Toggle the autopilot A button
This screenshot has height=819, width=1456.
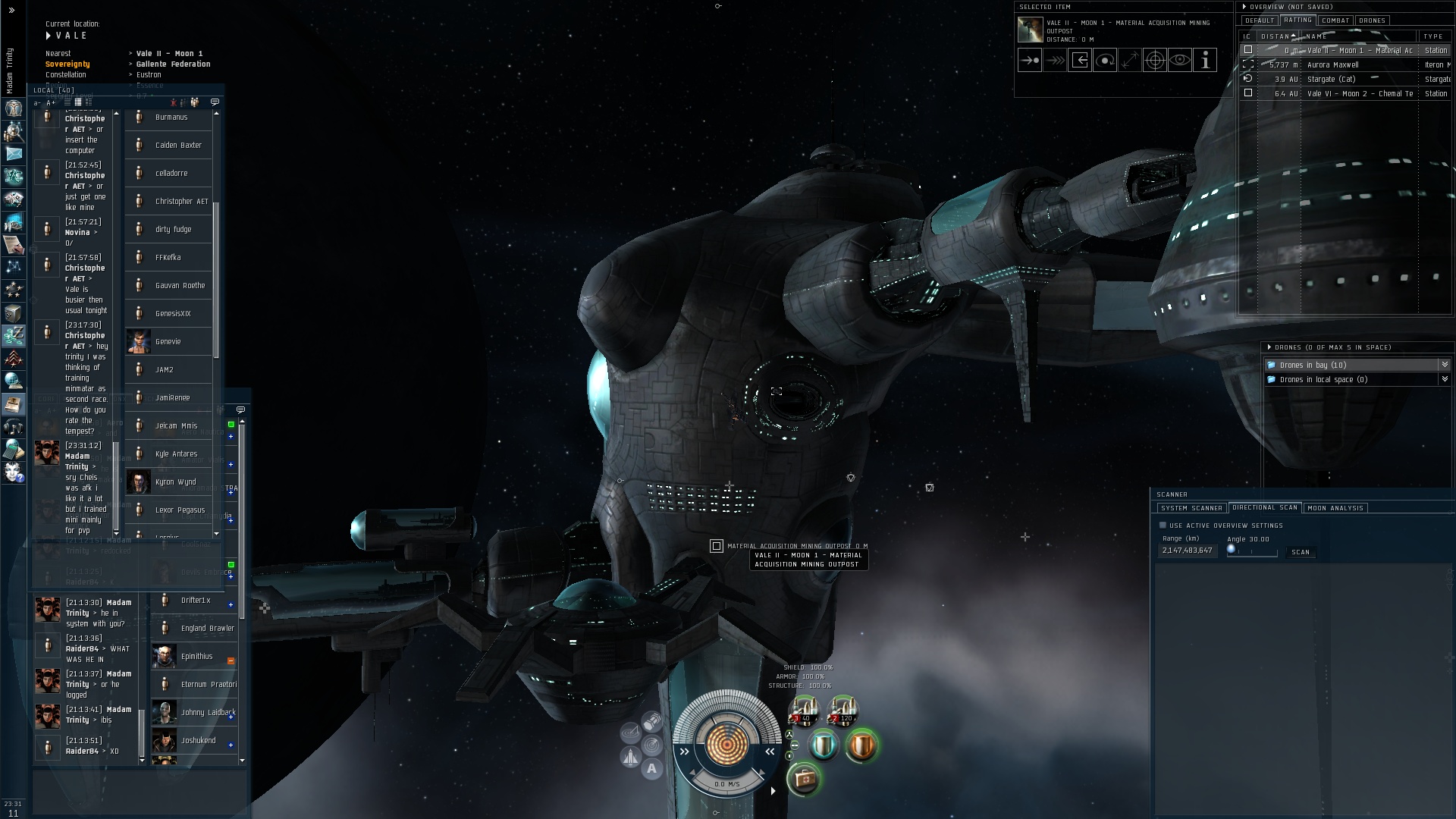651,769
